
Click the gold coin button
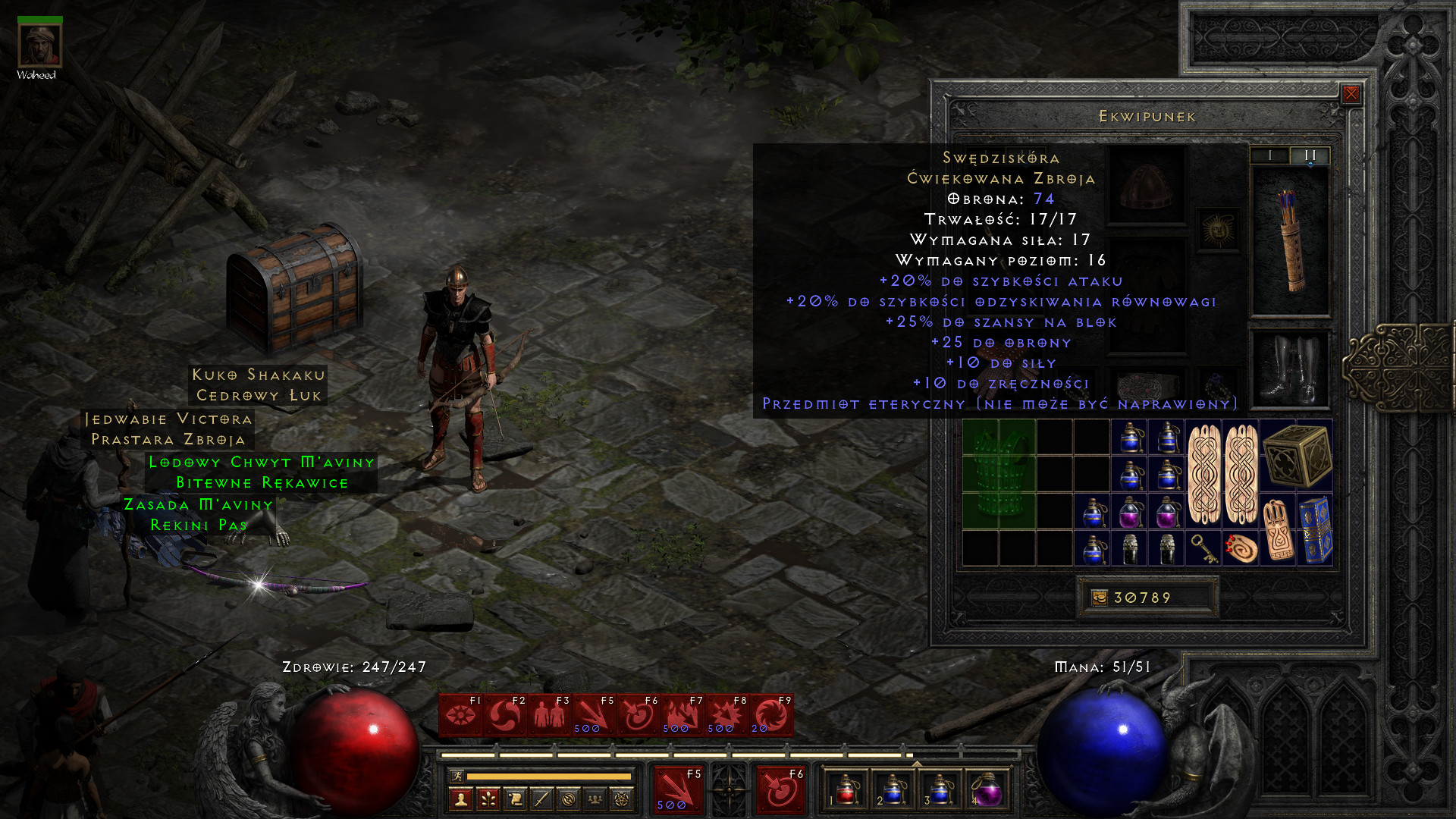1099,598
